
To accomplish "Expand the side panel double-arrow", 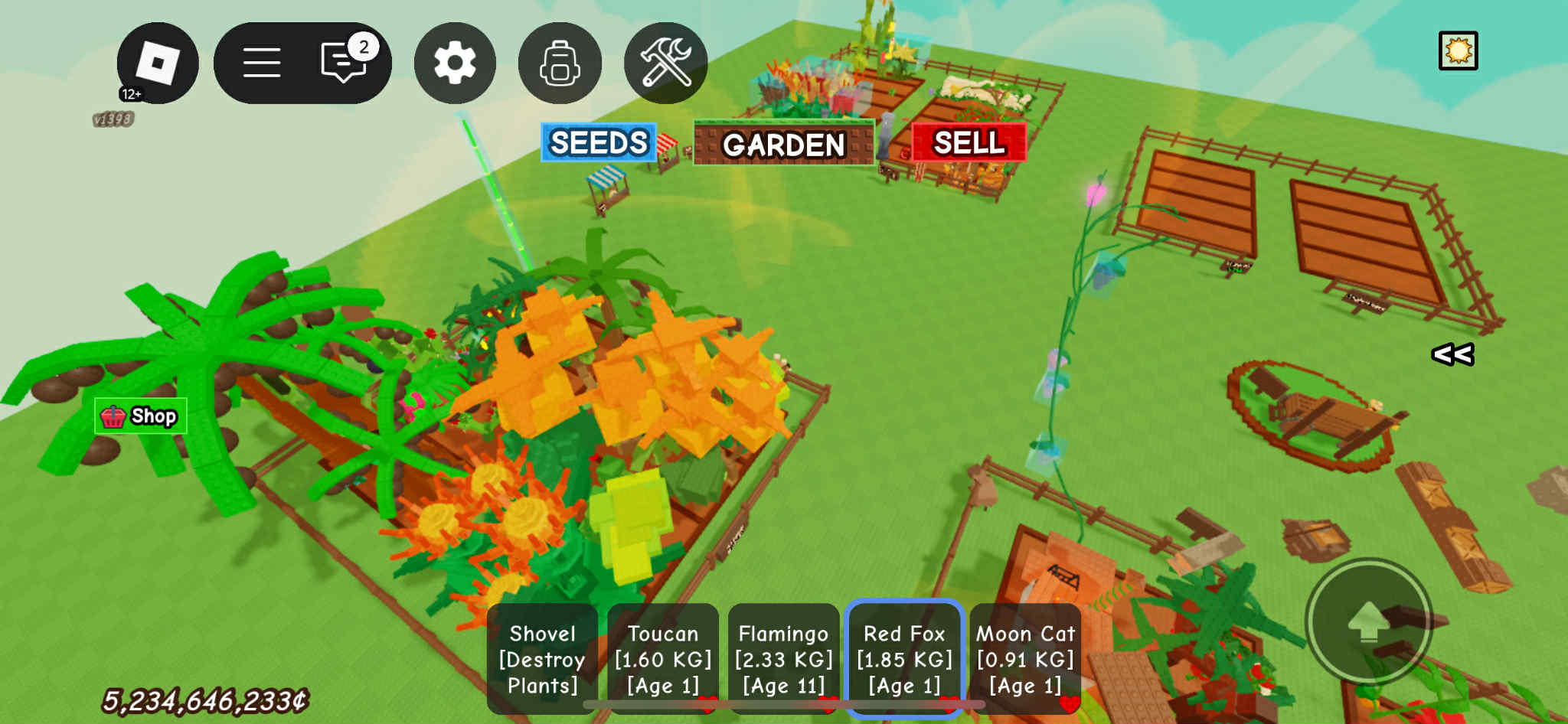I will pos(1452,354).
